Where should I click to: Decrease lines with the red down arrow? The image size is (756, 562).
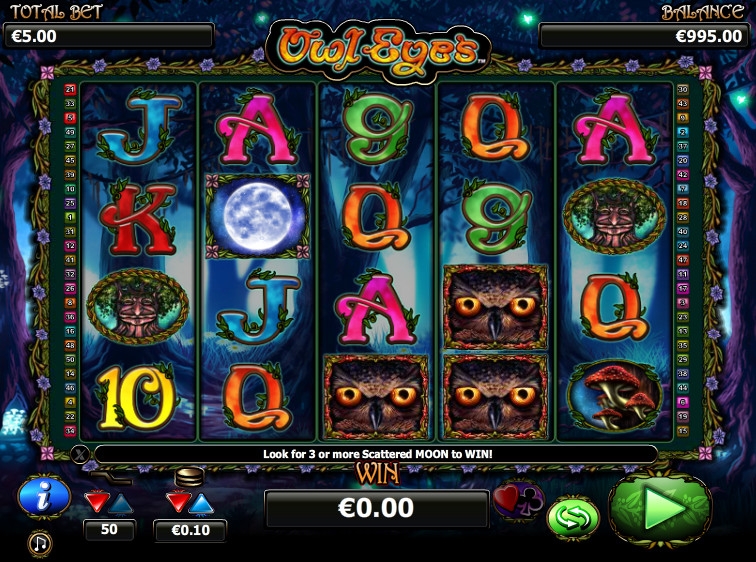[97, 501]
